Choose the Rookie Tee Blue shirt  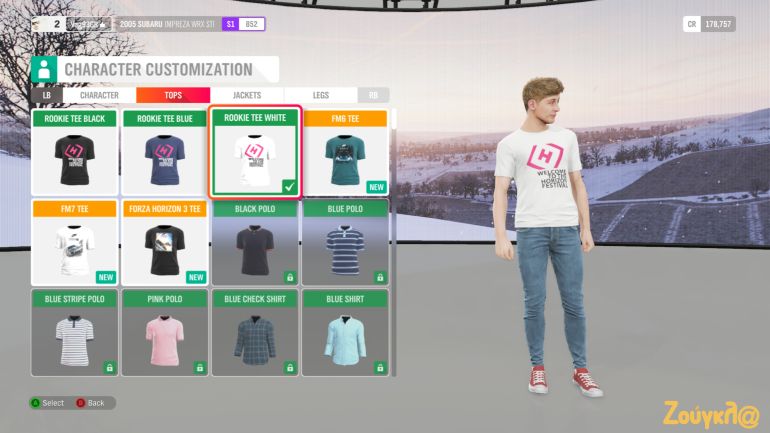[164, 153]
